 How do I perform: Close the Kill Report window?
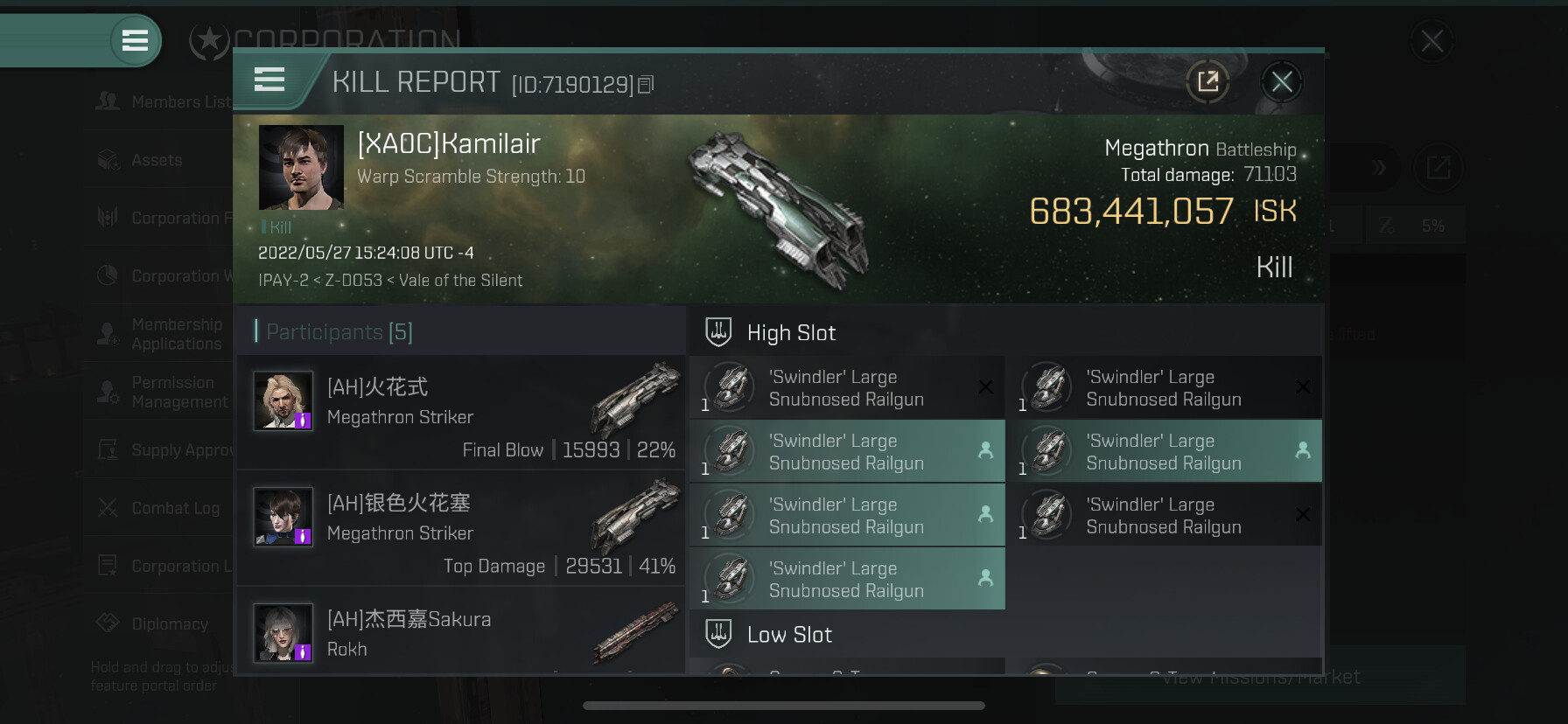(x=1281, y=82)
